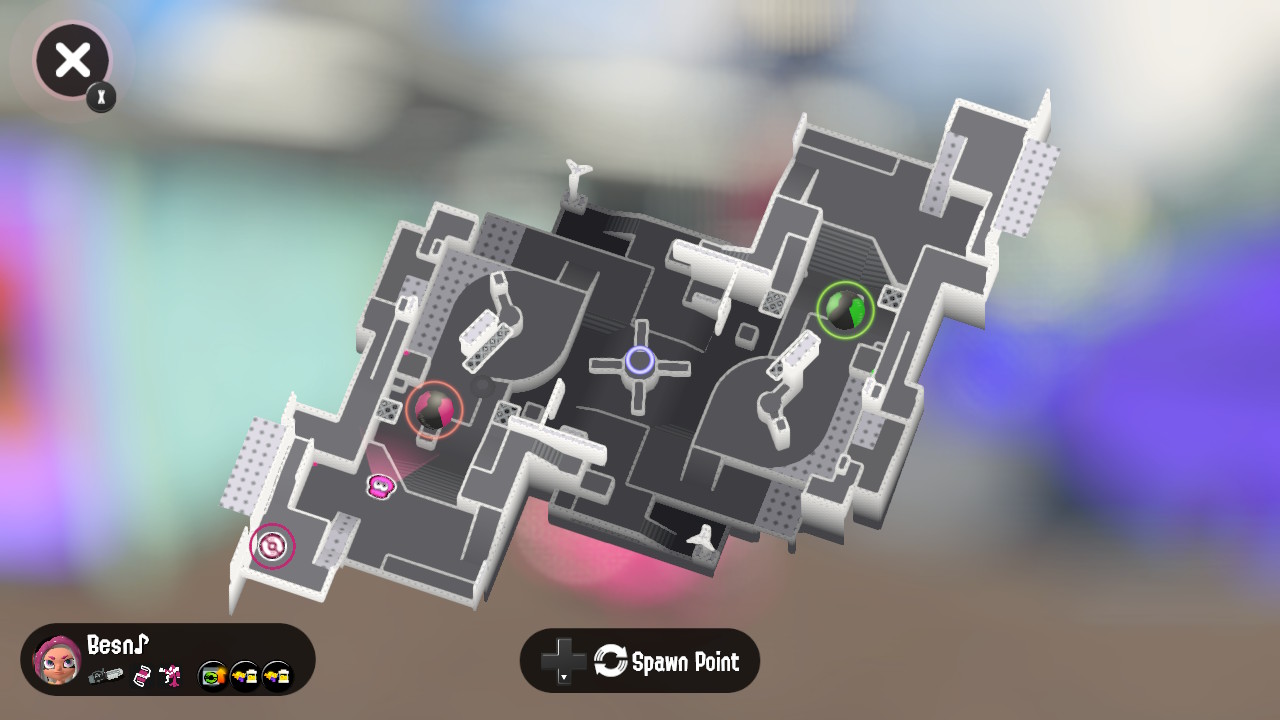Image resolution: width=1280 pixels, height=720 pixels.
Task: Click the small X key hint badge
Action: (100, 98)
